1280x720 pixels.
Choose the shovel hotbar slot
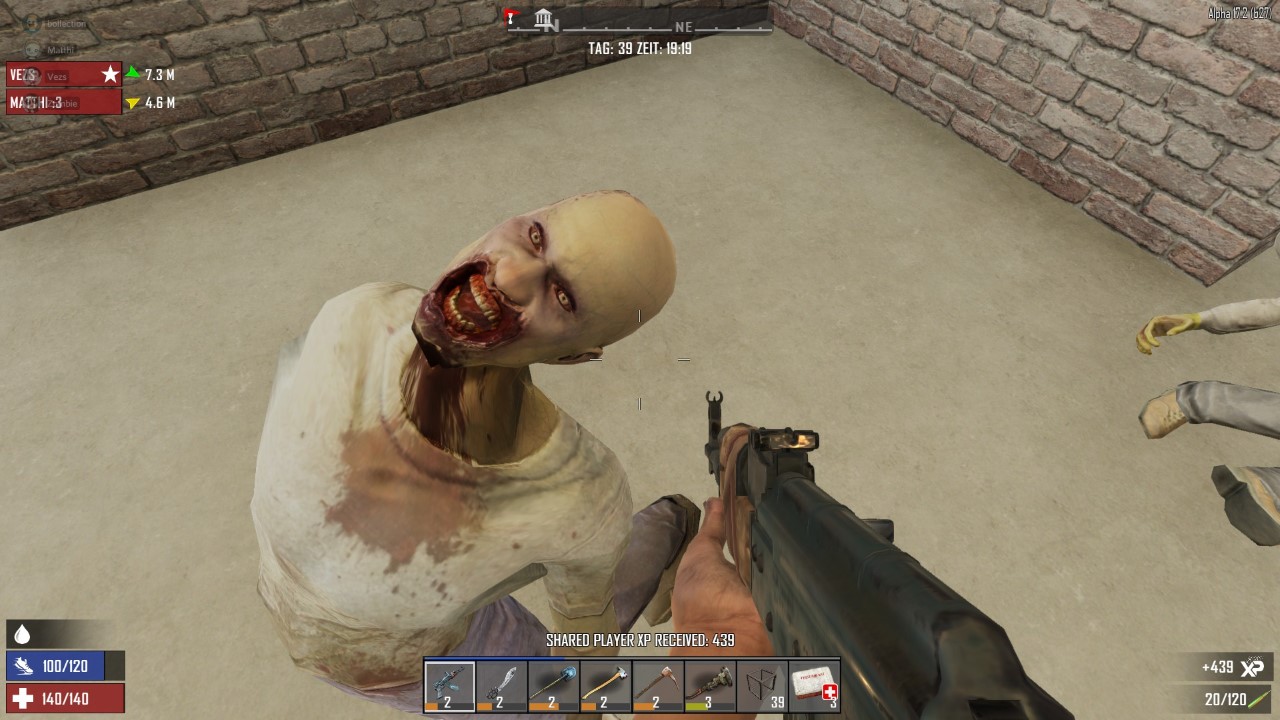point(553,686)
